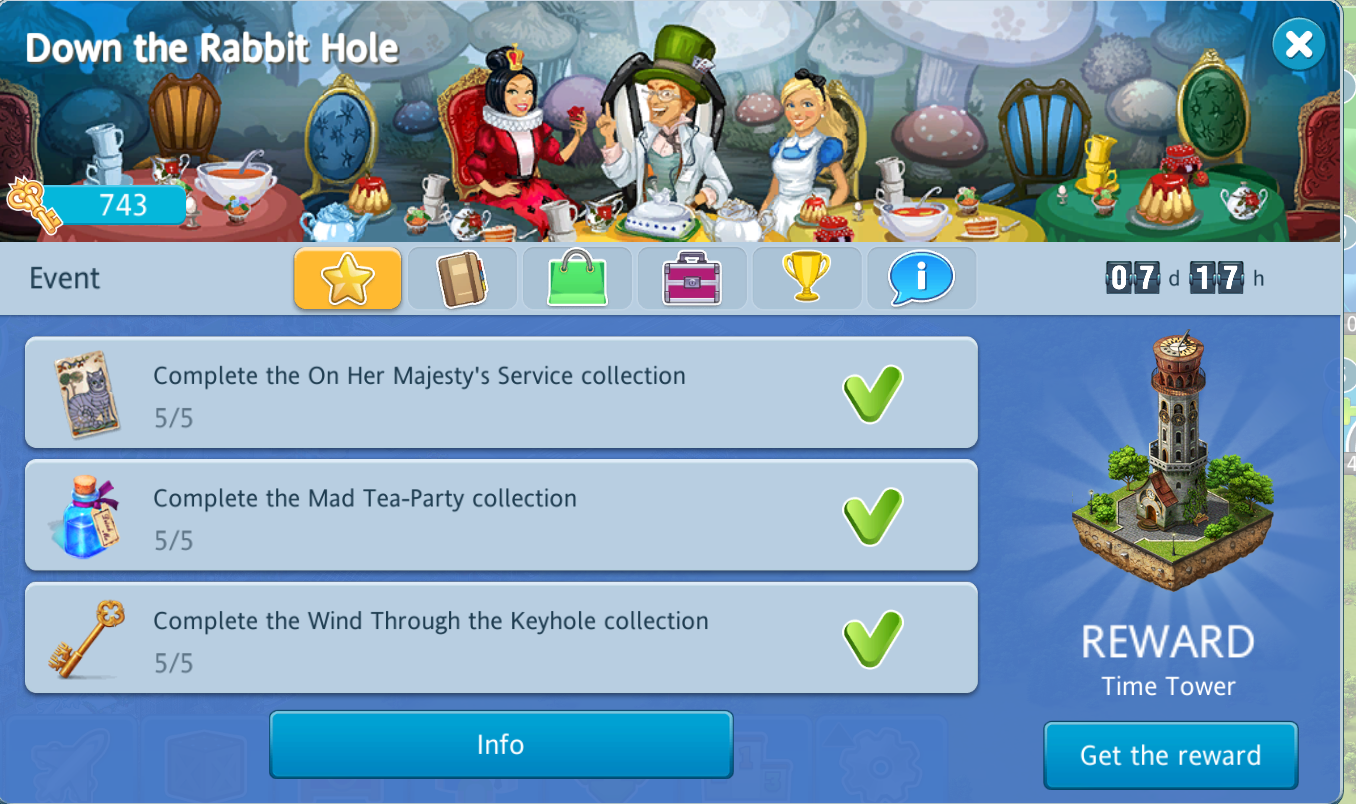This screenshot has height=804, width=1356.
Task: Close the Down the Rabbit Hole window
Action: 1298,45
